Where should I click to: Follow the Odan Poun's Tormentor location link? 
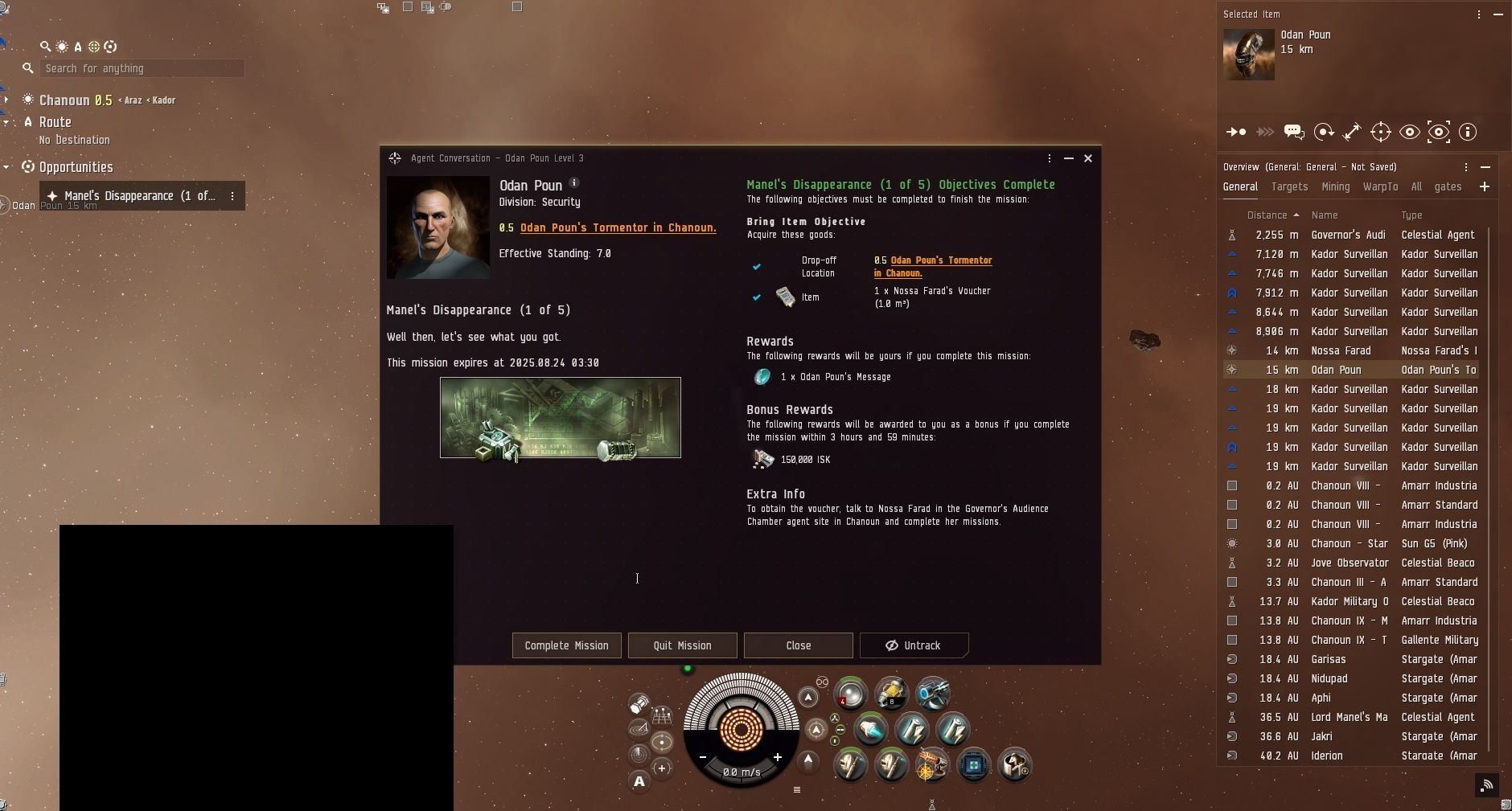coord(618,228)
